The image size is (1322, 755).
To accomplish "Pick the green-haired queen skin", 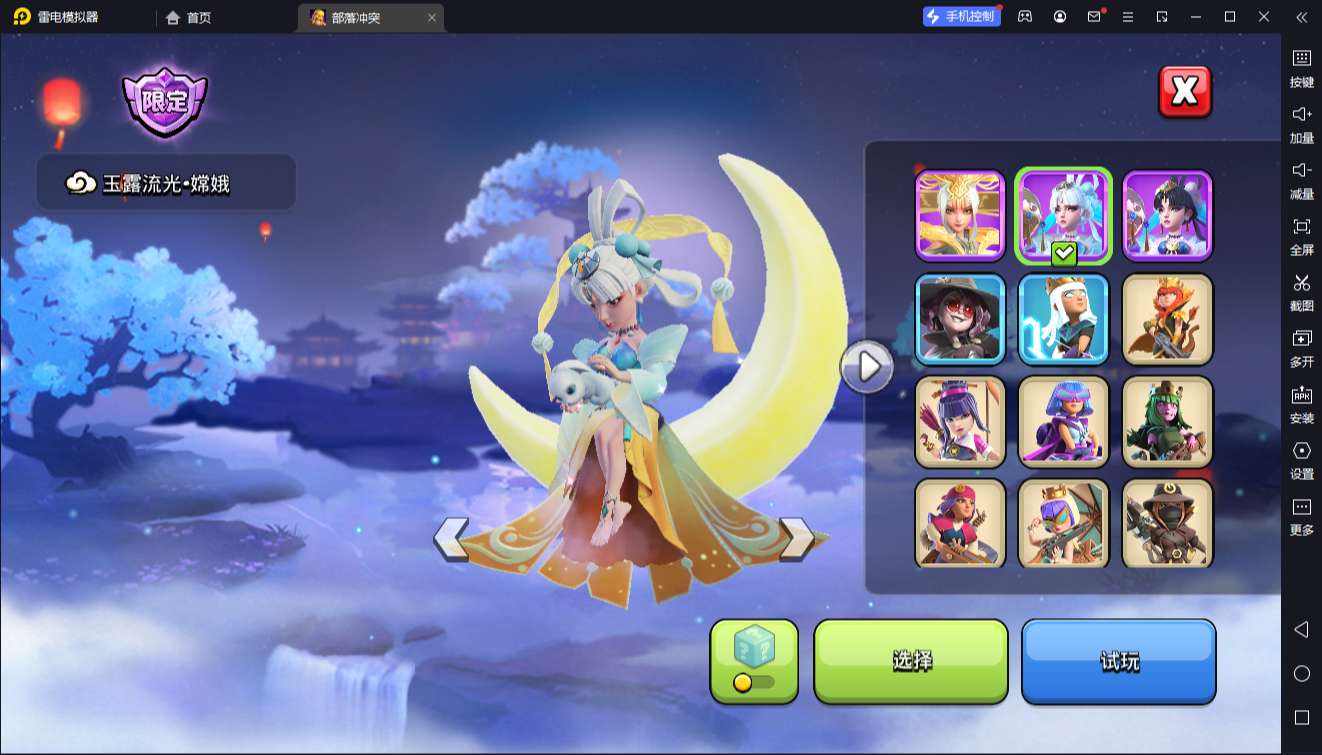I will click(x=1167, y=422).
